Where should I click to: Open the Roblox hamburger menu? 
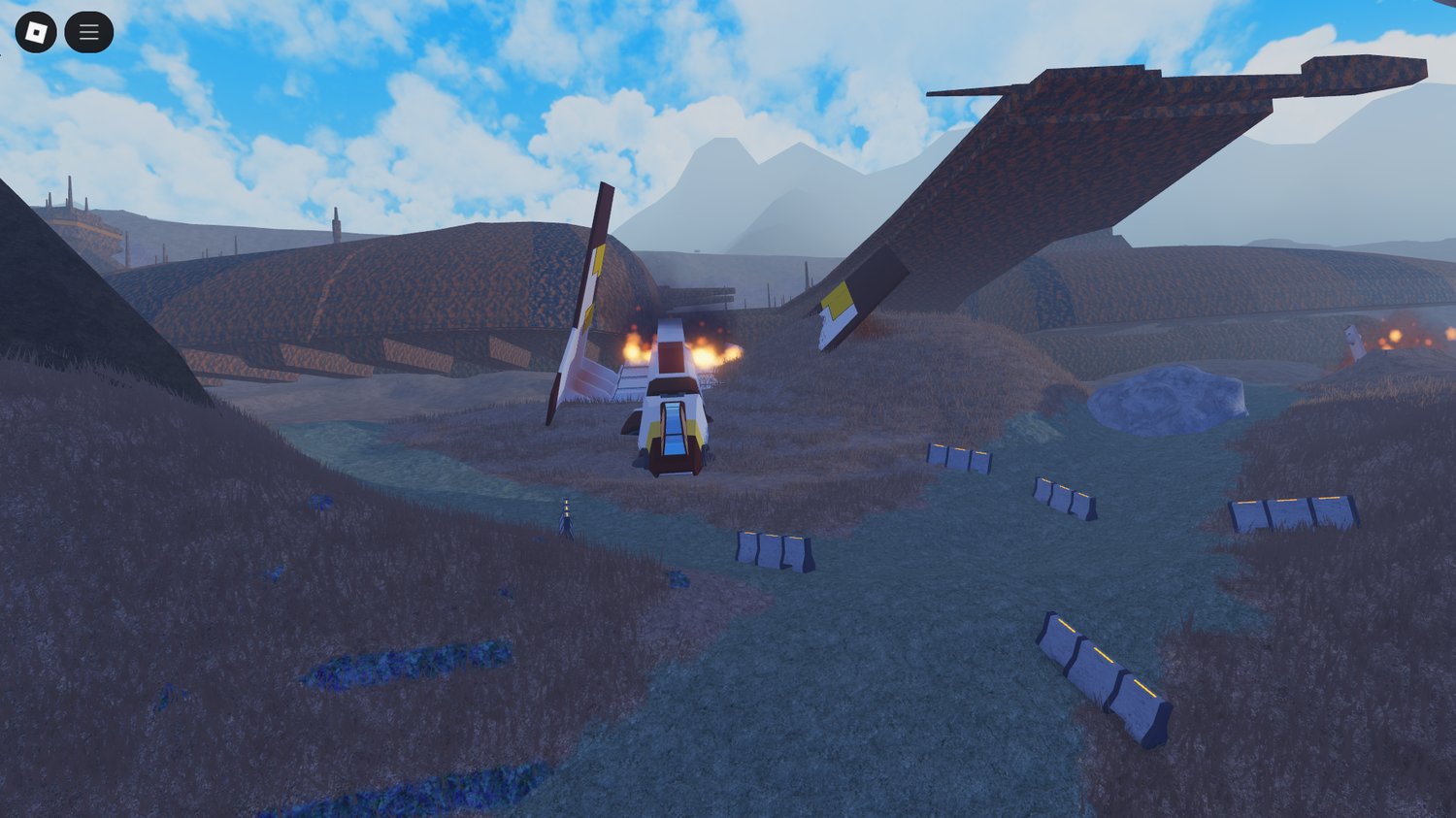[88, 31]
